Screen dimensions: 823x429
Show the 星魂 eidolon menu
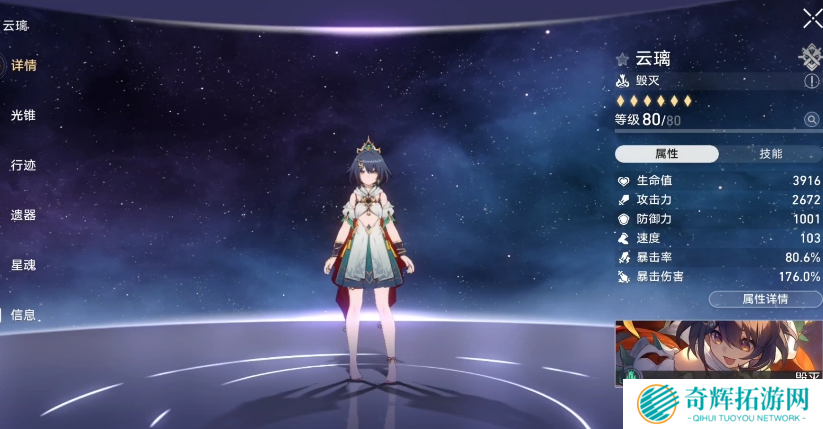coord(23,265)
